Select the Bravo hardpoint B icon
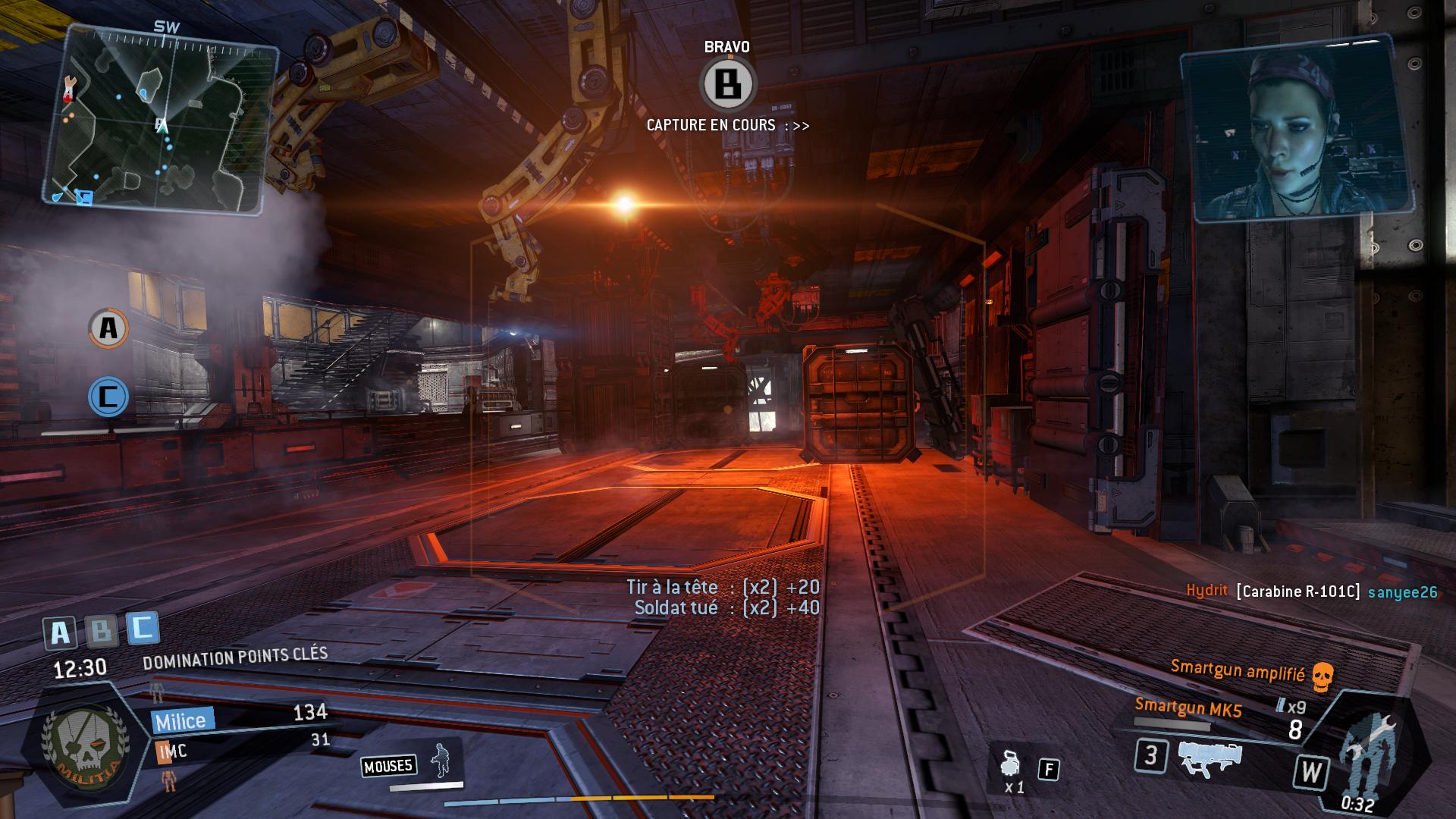The height and width of the screenshot is (819, 1456). pyautogui.click(x=728, y=84)
